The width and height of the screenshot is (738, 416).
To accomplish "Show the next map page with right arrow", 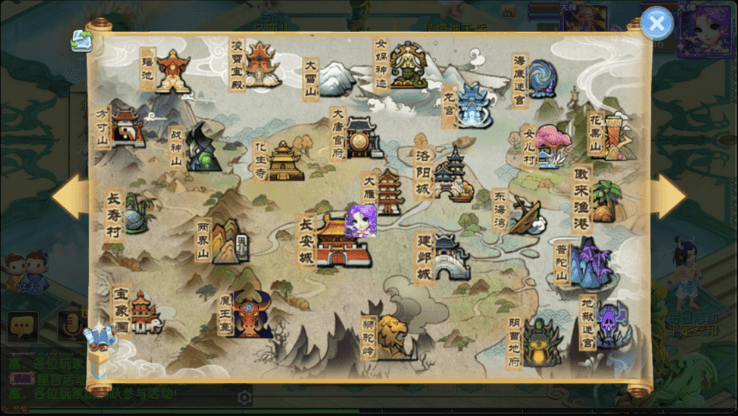I will (667, 197).
